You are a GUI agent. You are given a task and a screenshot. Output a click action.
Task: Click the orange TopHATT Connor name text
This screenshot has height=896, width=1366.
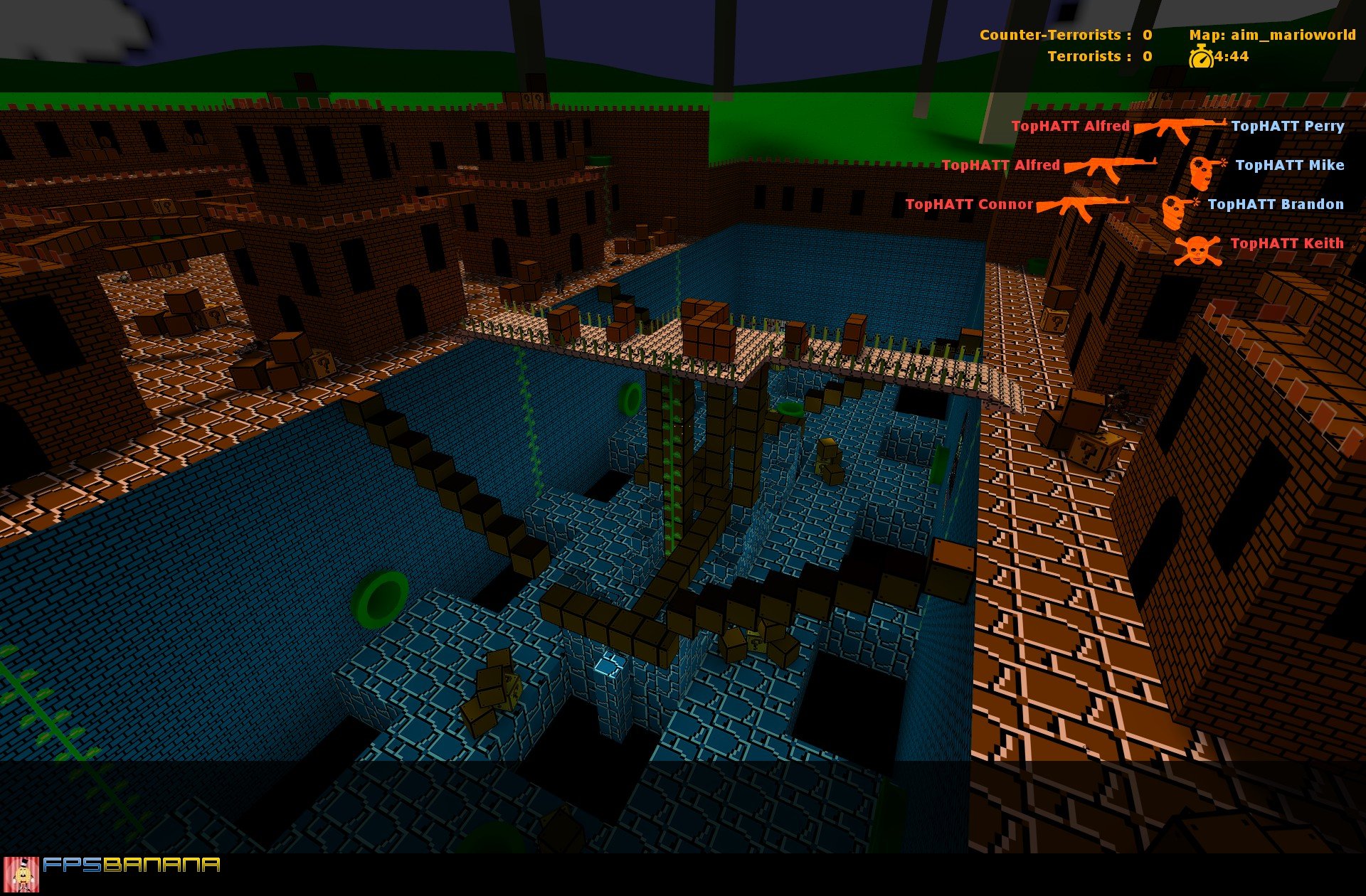tap(969, 205)
